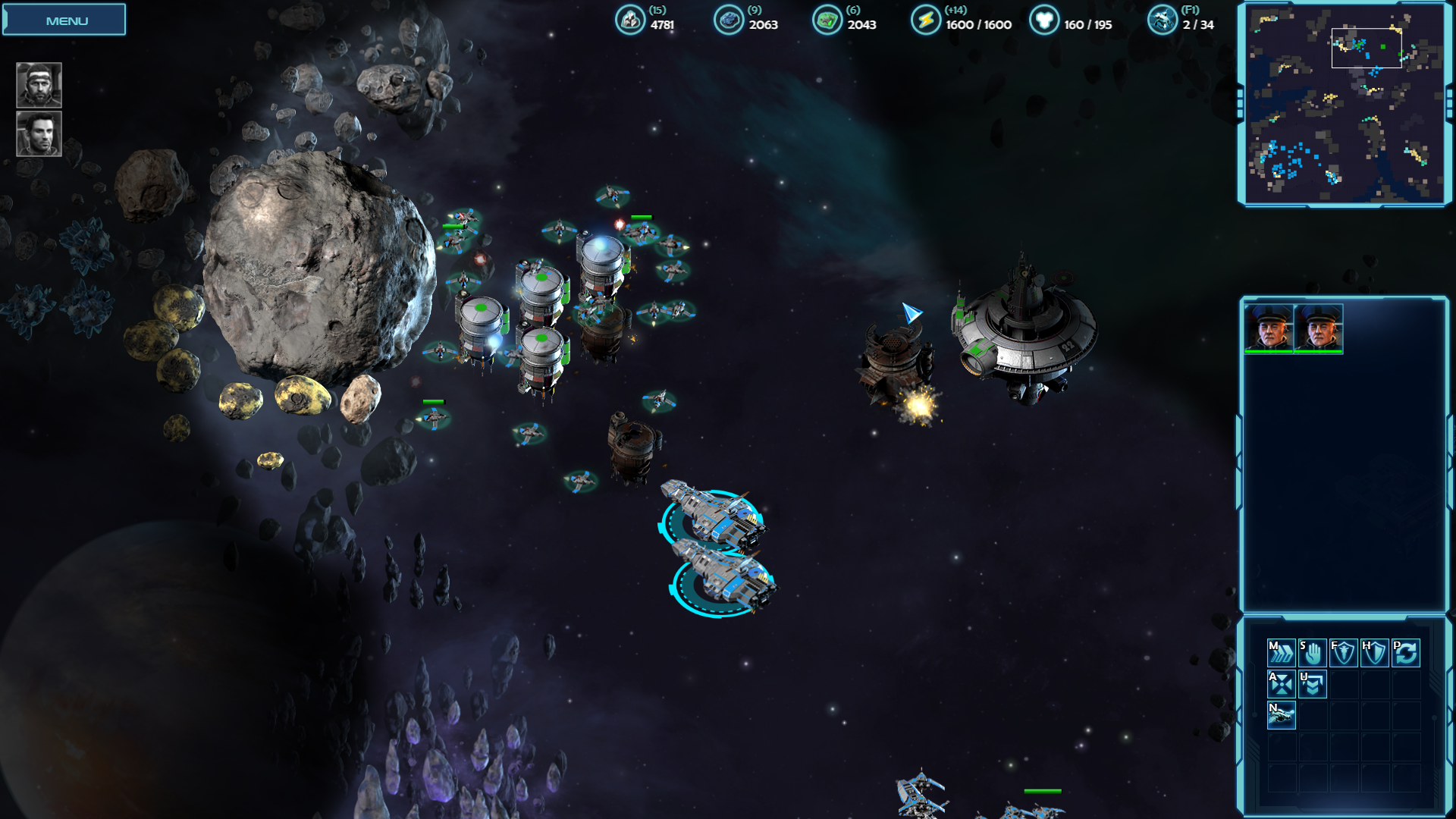Select the second captain portrait in selection panel
1456x819 pixels.
pos(1319,328)
